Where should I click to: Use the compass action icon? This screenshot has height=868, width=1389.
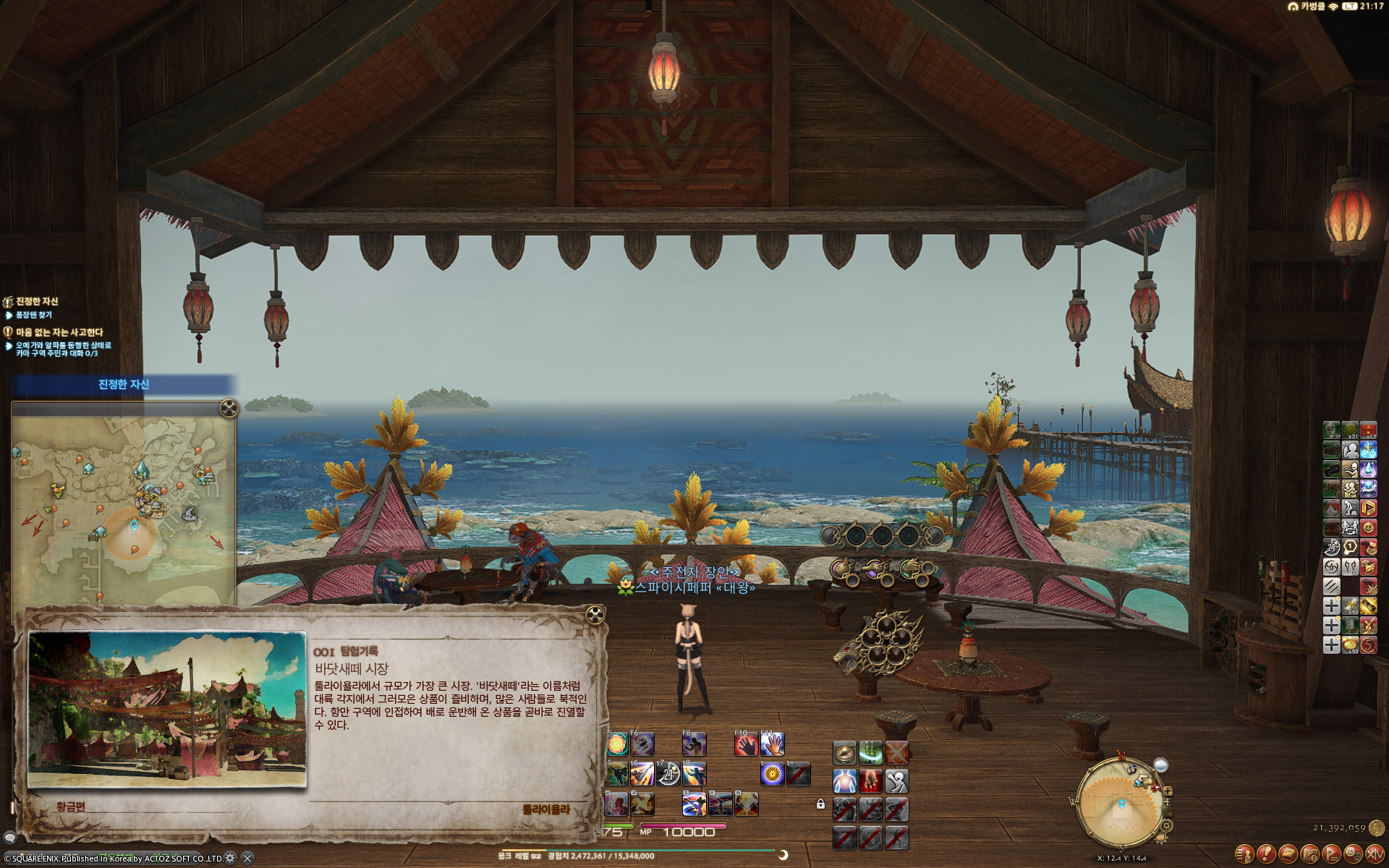point(844,753)
